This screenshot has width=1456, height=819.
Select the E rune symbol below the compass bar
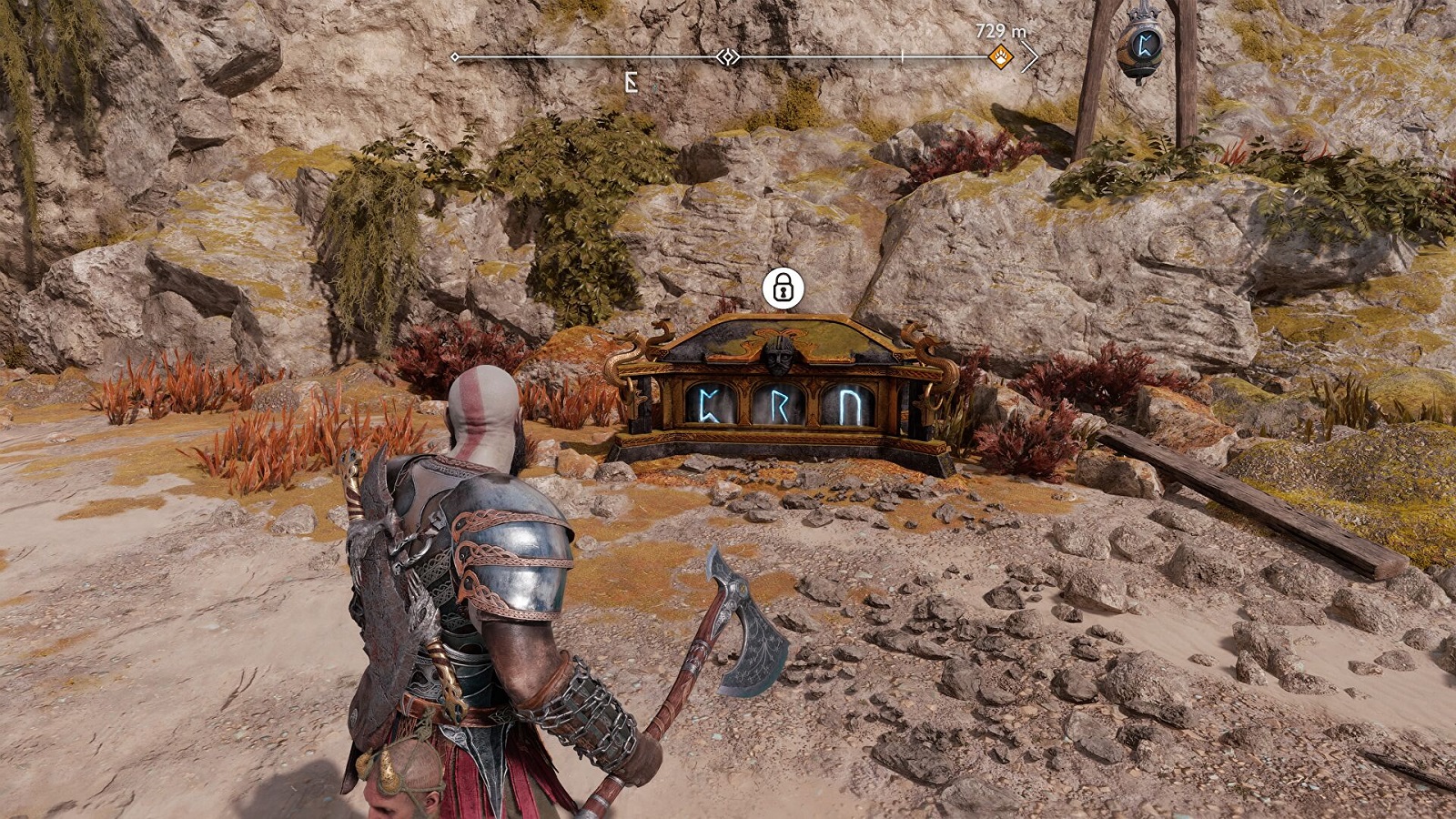point(630,80)
